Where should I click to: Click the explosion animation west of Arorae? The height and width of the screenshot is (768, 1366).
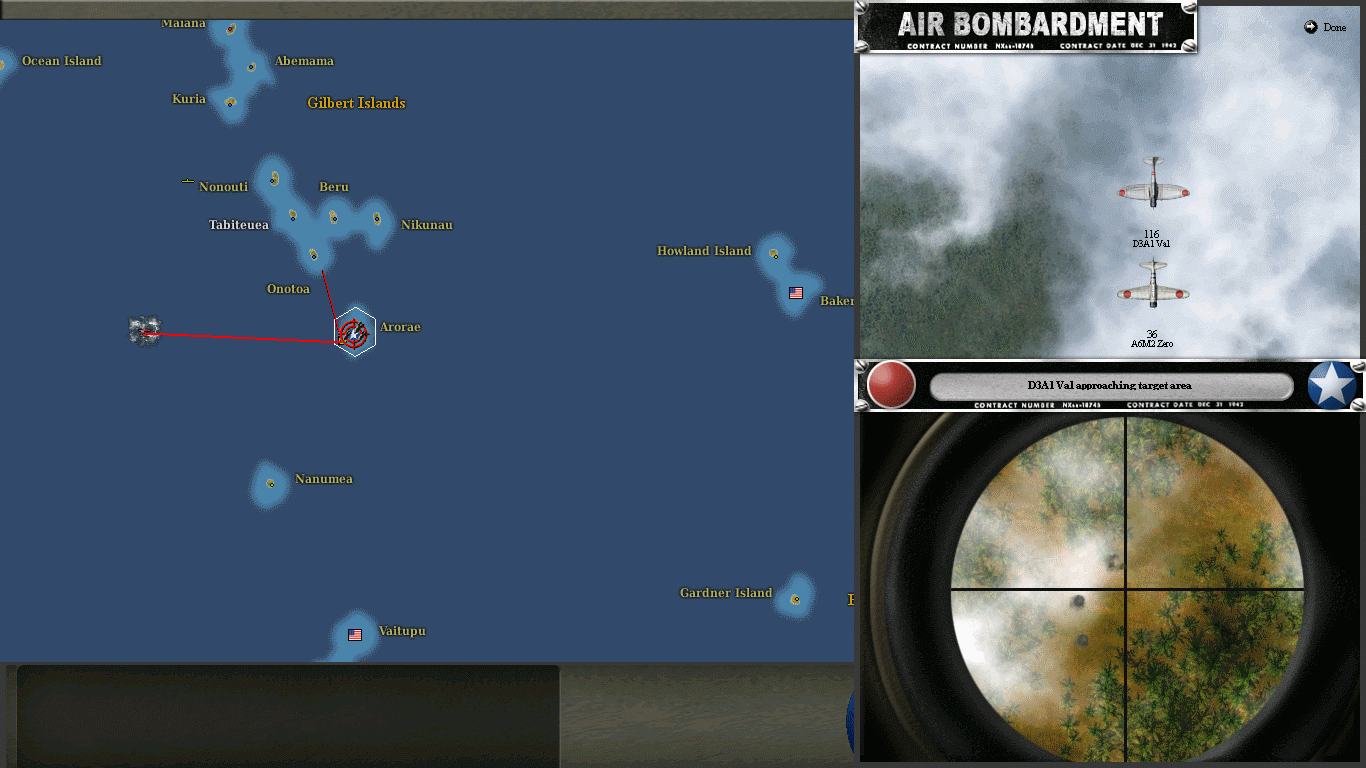pyautogui.click(x=142, y=329)
